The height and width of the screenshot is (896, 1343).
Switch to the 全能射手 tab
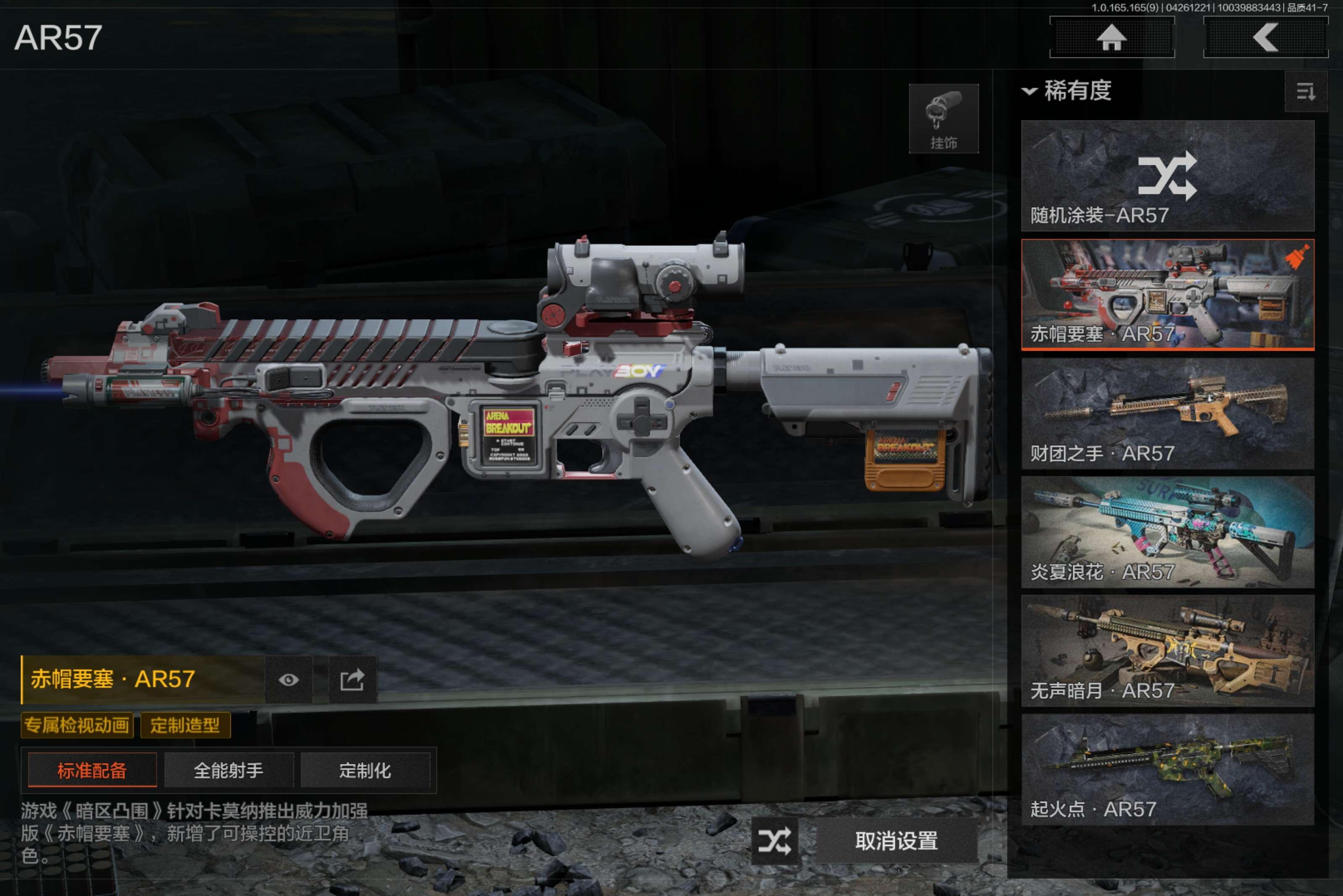(x=229, y=770)
